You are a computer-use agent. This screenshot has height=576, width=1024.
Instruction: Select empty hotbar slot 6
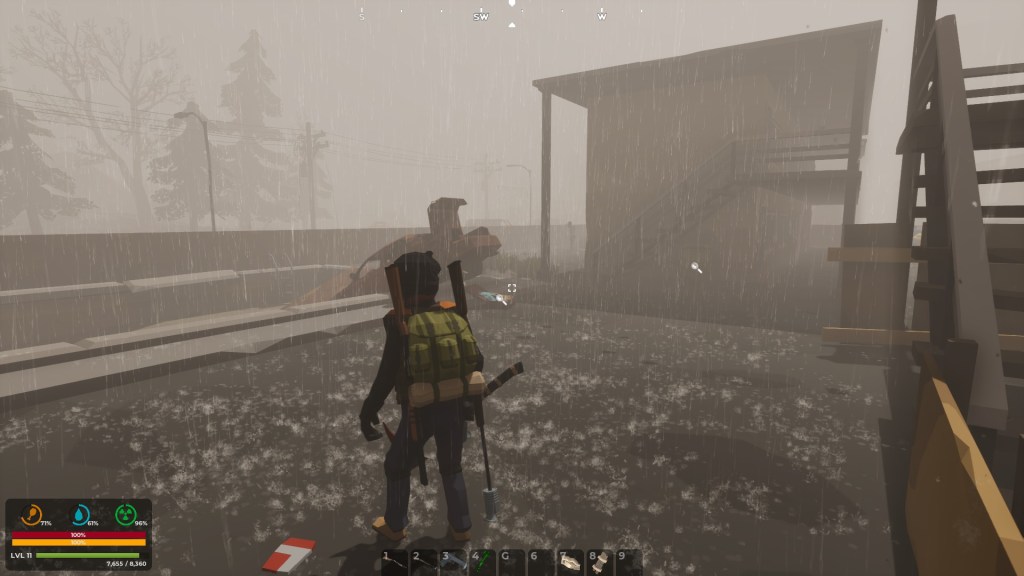540,561
